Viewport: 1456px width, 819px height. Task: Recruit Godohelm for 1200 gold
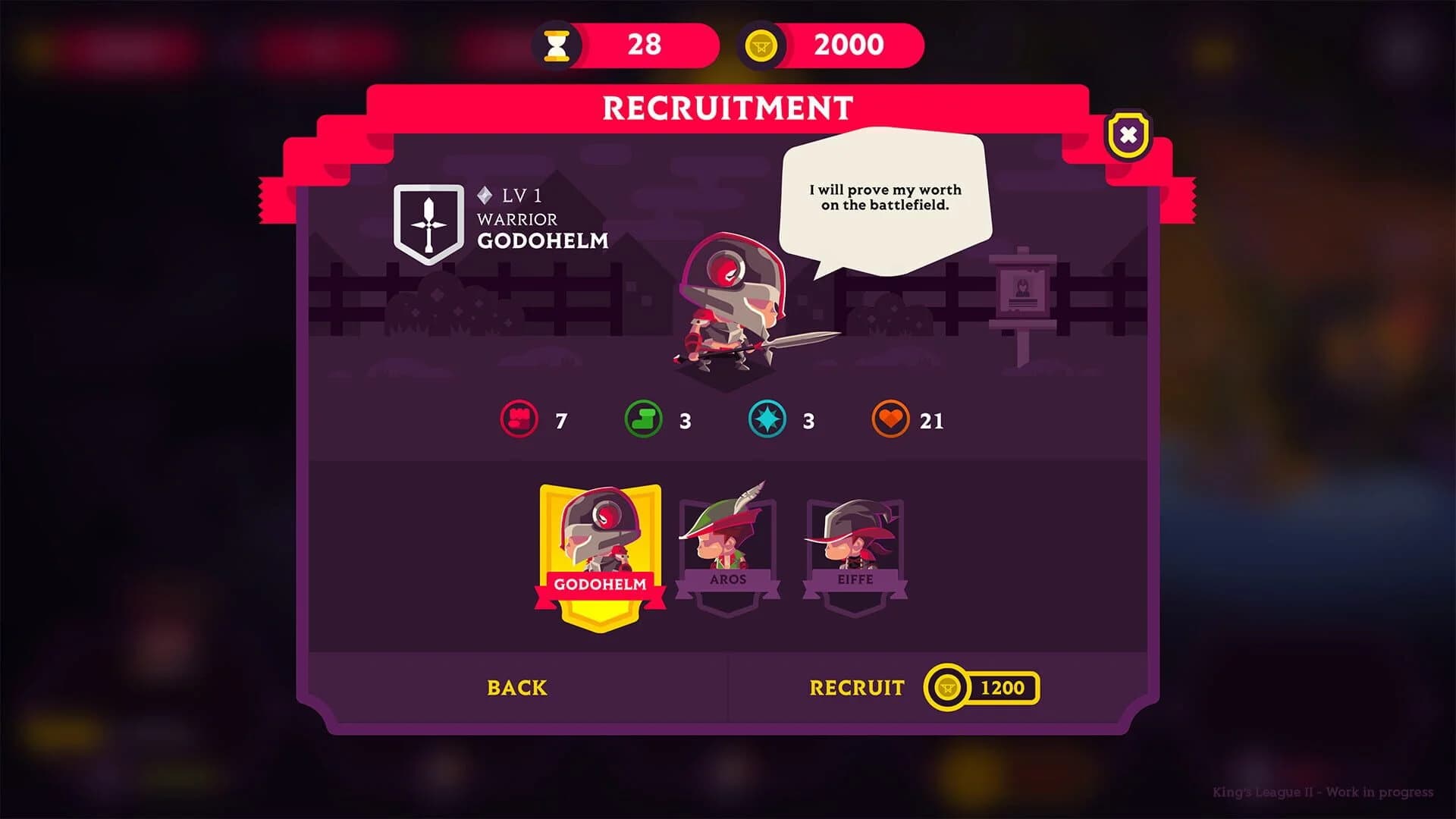coord(857,688)
